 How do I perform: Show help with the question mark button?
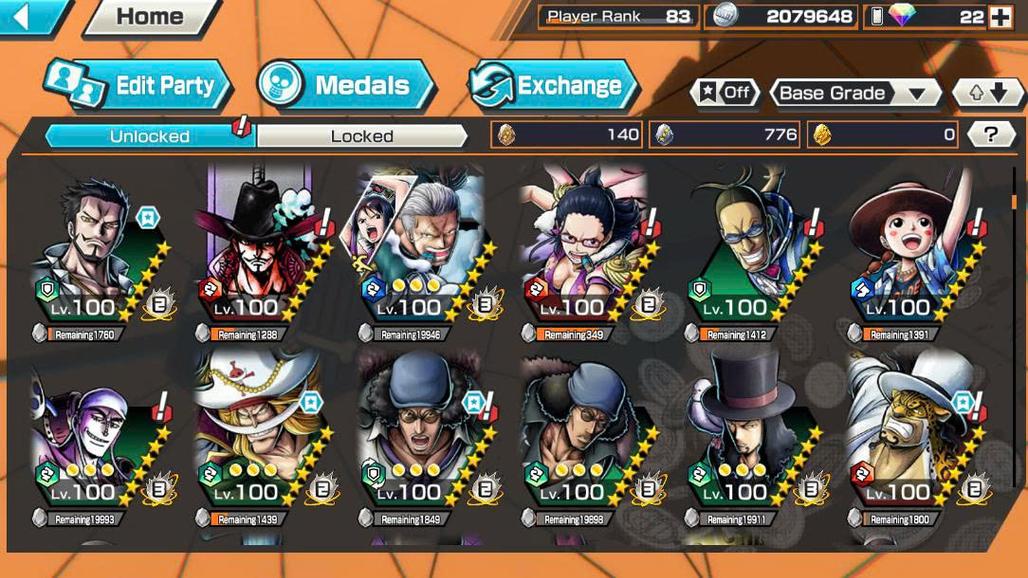pos(991,134)
